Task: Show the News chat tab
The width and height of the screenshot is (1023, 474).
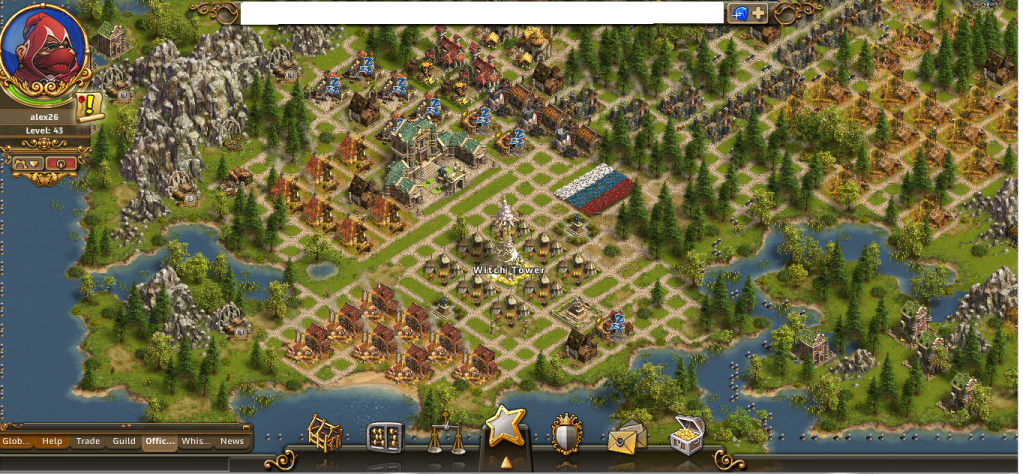Action: [x=232, y=441]
